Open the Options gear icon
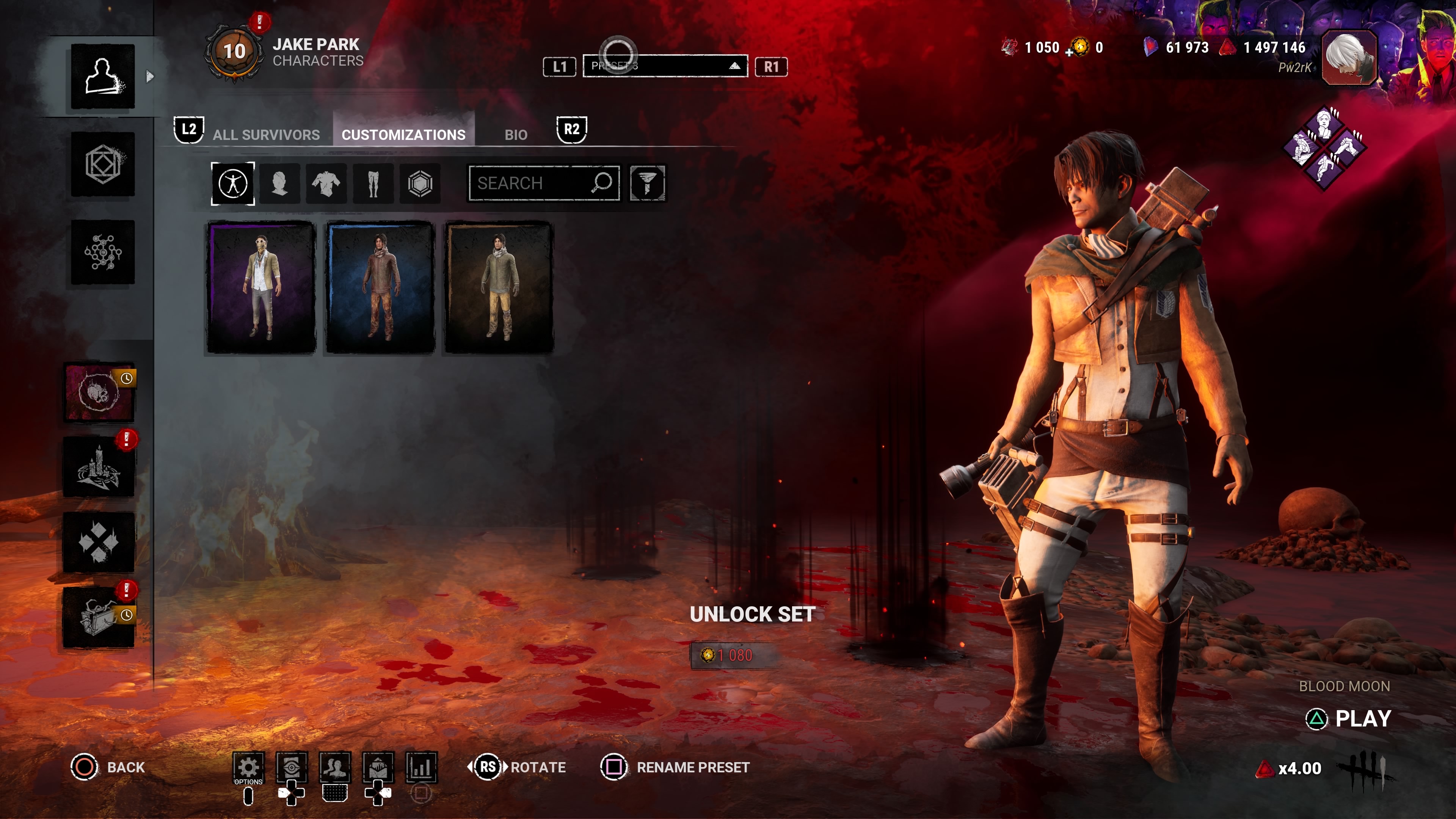The width and height of the screenshot is (1456, 819). [x=248, y=767]
